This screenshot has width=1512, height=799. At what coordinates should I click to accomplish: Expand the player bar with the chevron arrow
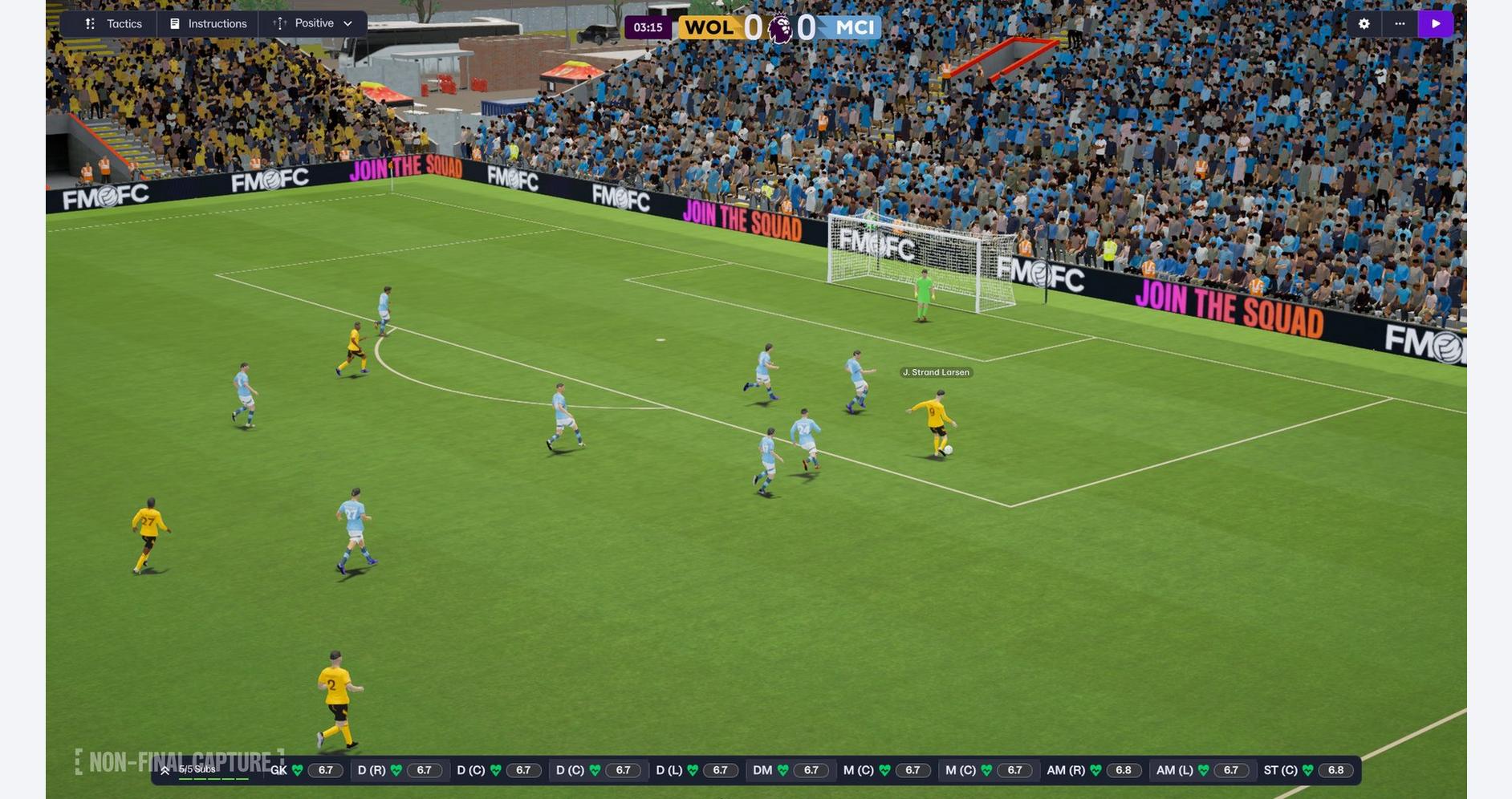pos(165,770)
